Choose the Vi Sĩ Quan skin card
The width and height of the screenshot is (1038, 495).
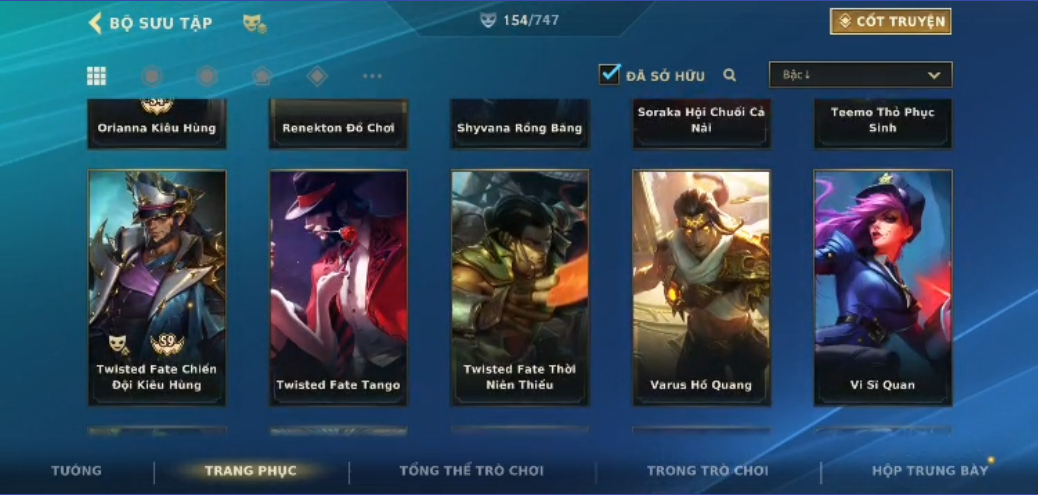[x=883, y=287]
